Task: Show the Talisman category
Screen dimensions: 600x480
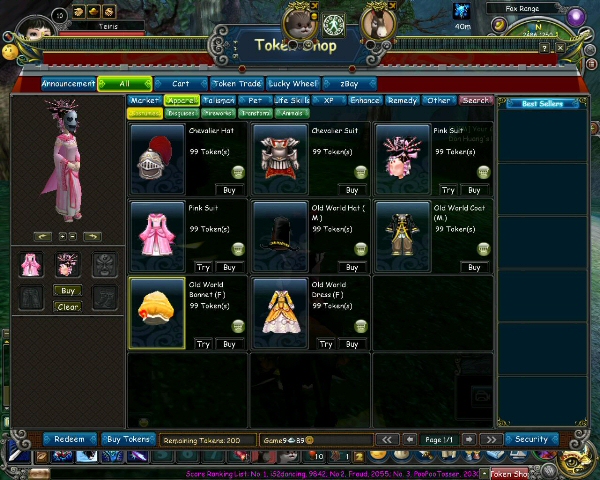Action: [x=219, y=100]
